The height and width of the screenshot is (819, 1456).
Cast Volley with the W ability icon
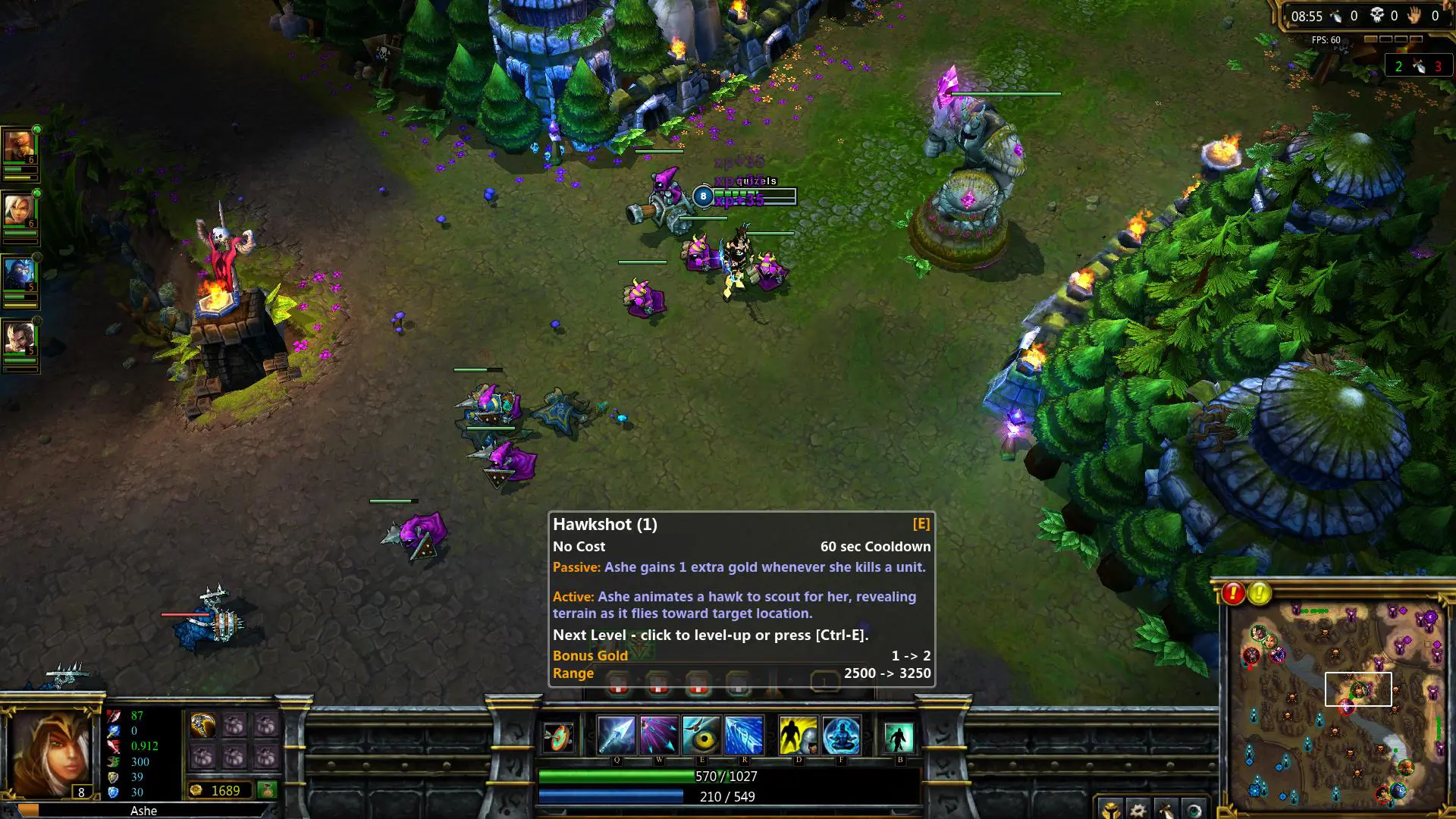pos(659,734)
